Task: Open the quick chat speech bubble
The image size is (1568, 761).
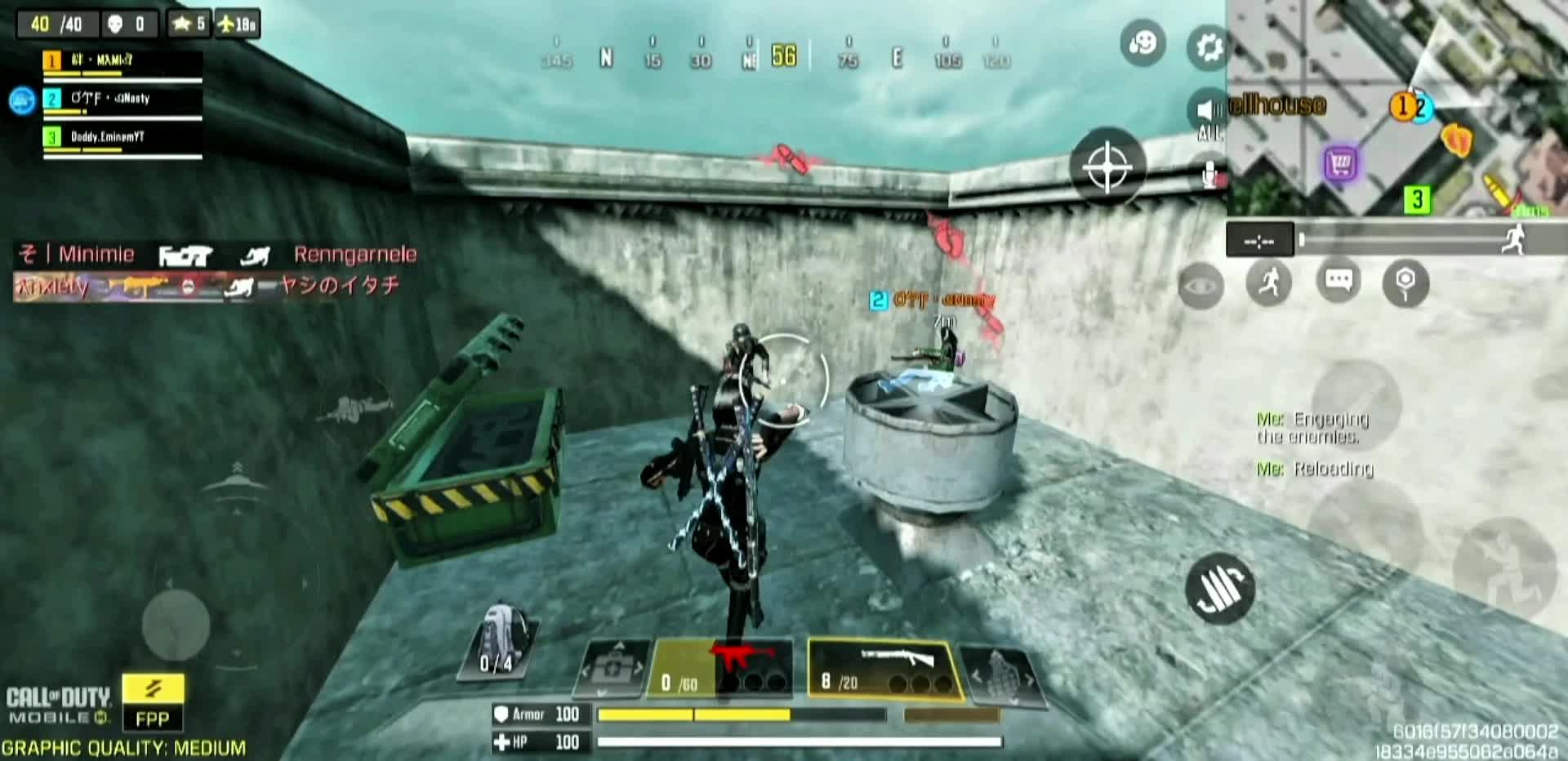Action: coord(1338,282)
